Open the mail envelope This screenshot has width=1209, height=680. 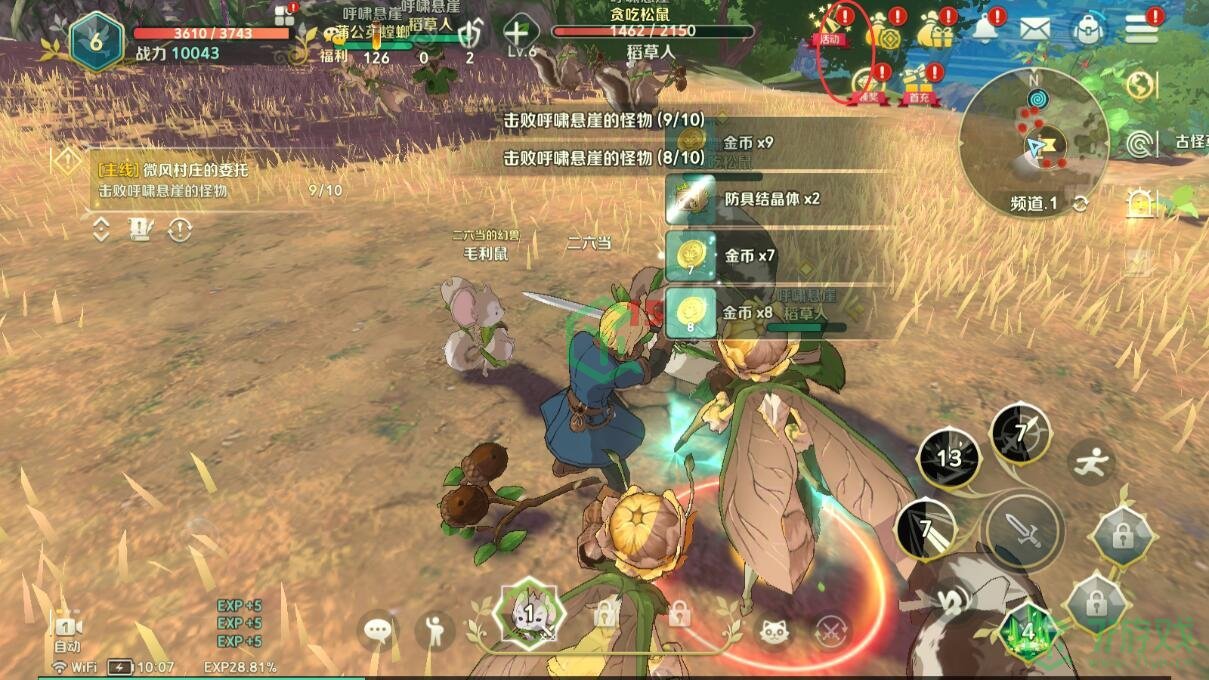tap(1036, 28)
